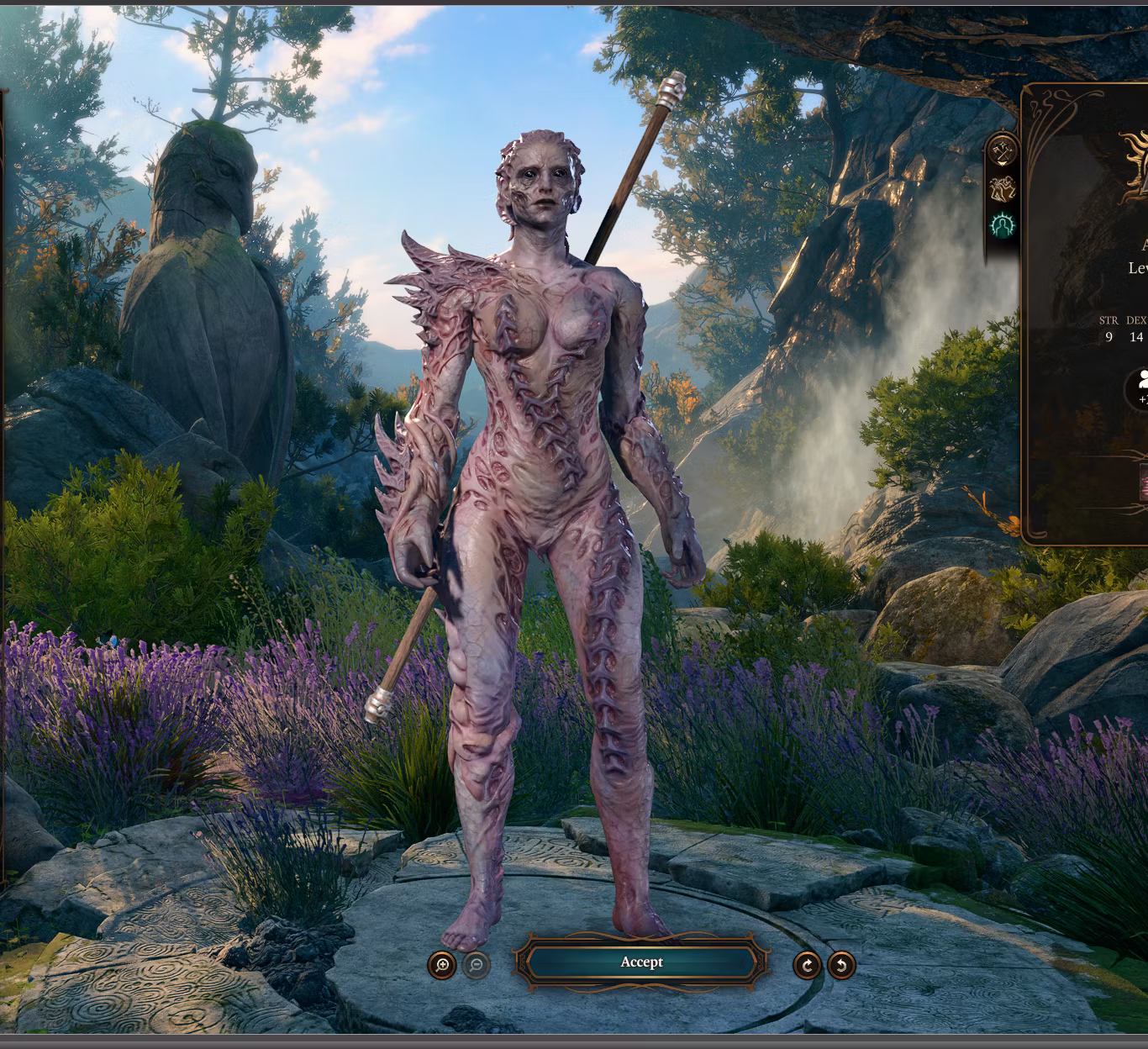Zoom out with the minus magnifier button
Screen dimensions: 1148x1049
(x=476, y=965)
